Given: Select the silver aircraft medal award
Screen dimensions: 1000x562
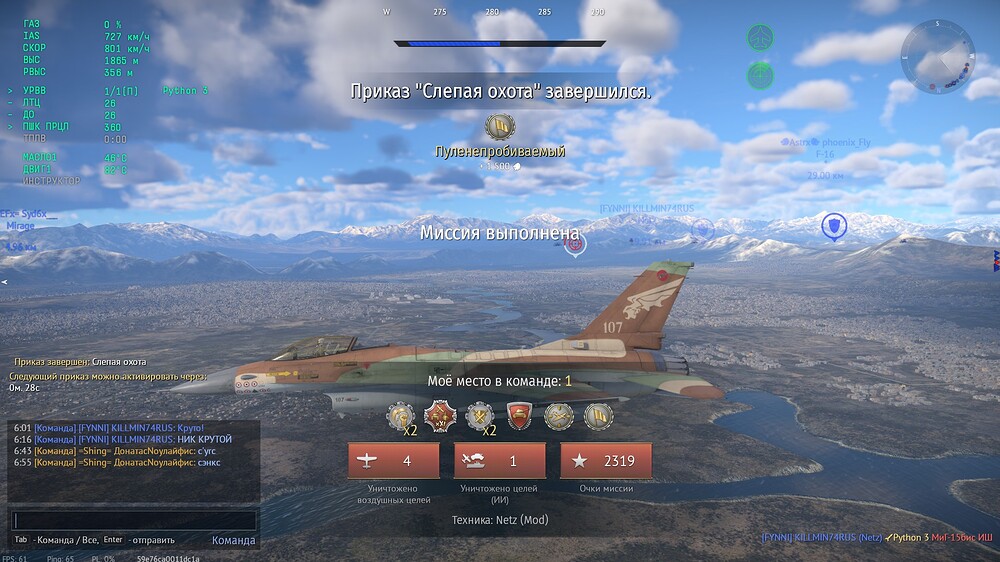Looking at the screenshot, I should click(x=559, y=415).
